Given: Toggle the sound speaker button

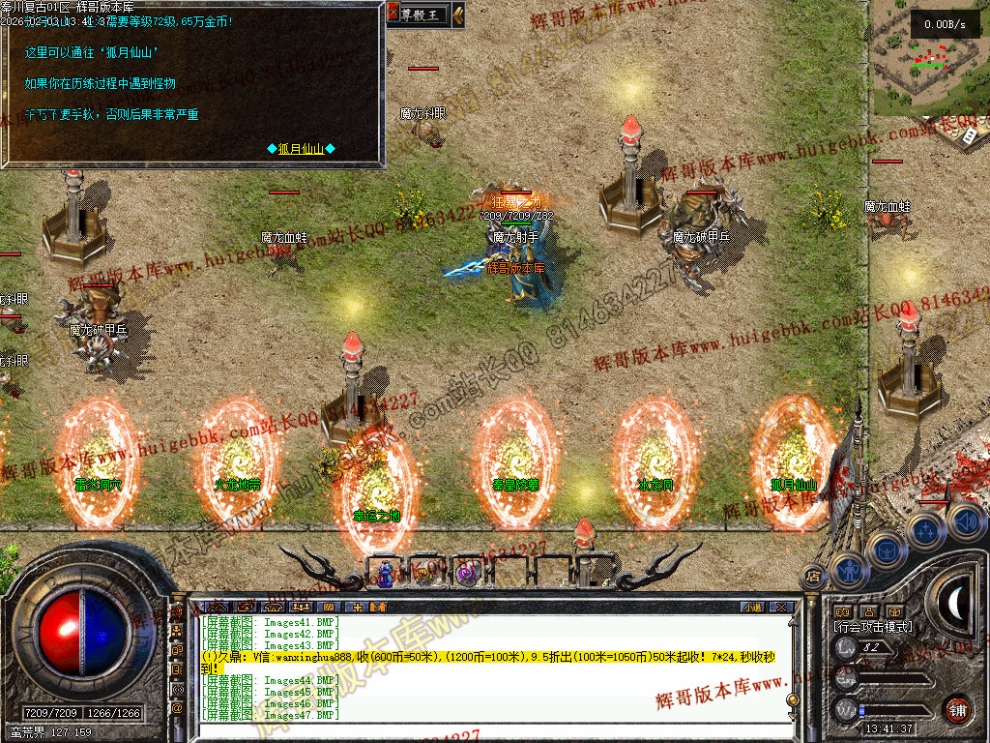Looking at the screenshot, I should (x=966, y=521).
